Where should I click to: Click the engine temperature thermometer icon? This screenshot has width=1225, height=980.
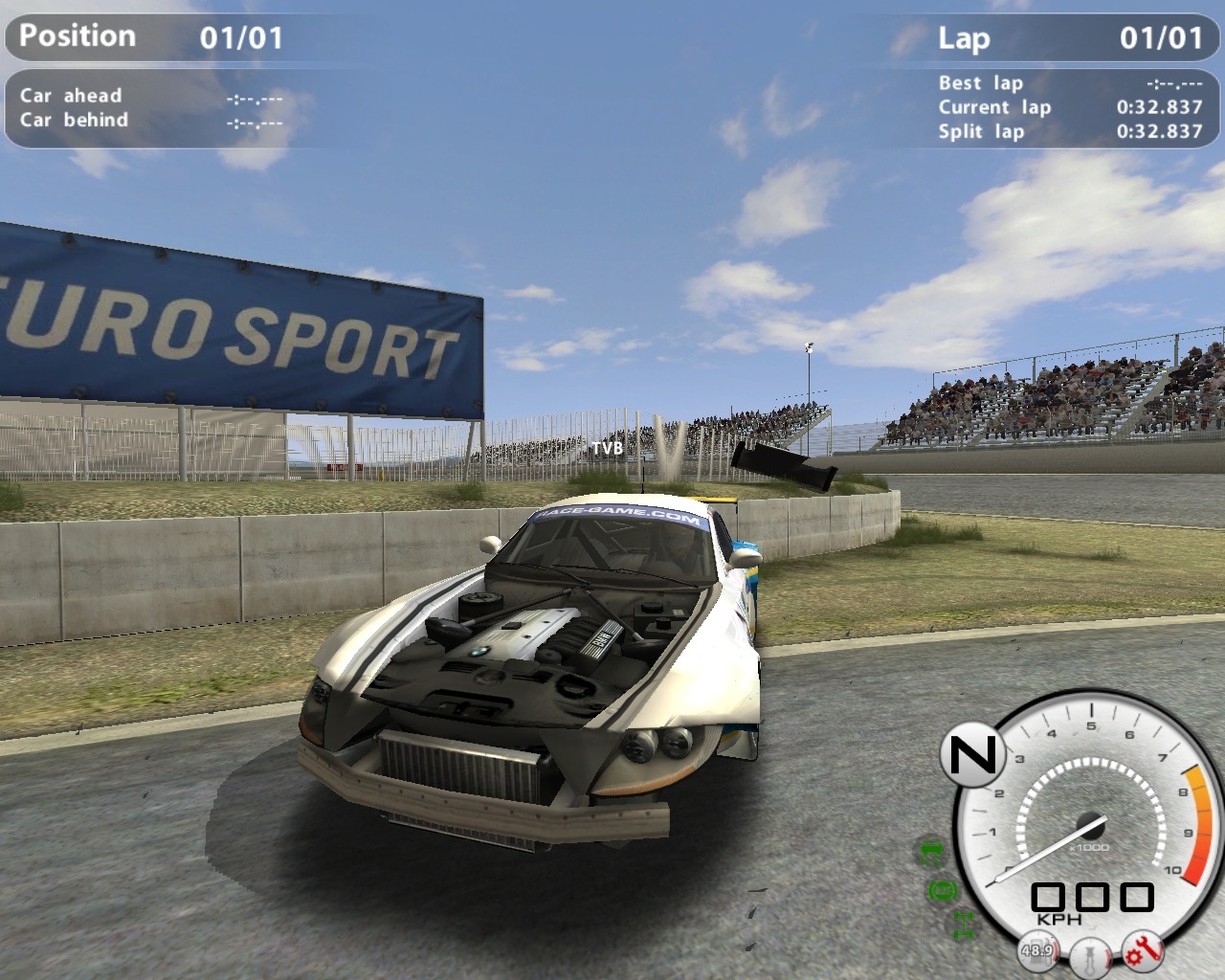(1090, 954)
